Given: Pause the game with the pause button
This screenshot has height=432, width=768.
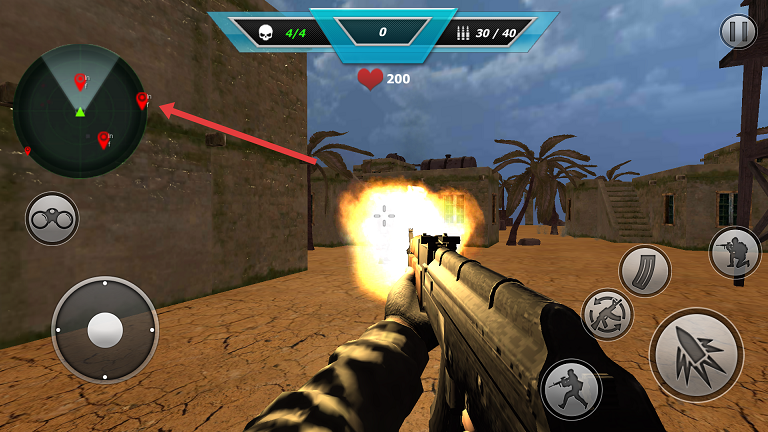Looking at the screenshot, I should point(738,32).
